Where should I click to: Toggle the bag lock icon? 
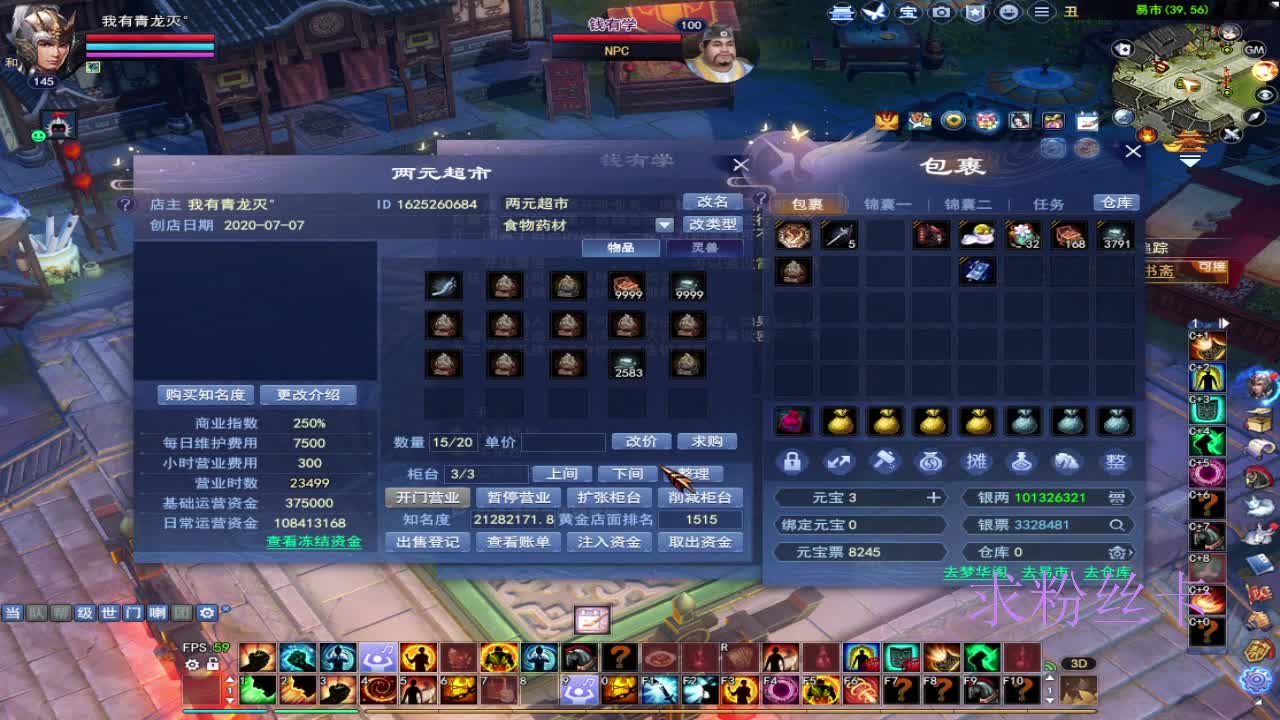794,462
